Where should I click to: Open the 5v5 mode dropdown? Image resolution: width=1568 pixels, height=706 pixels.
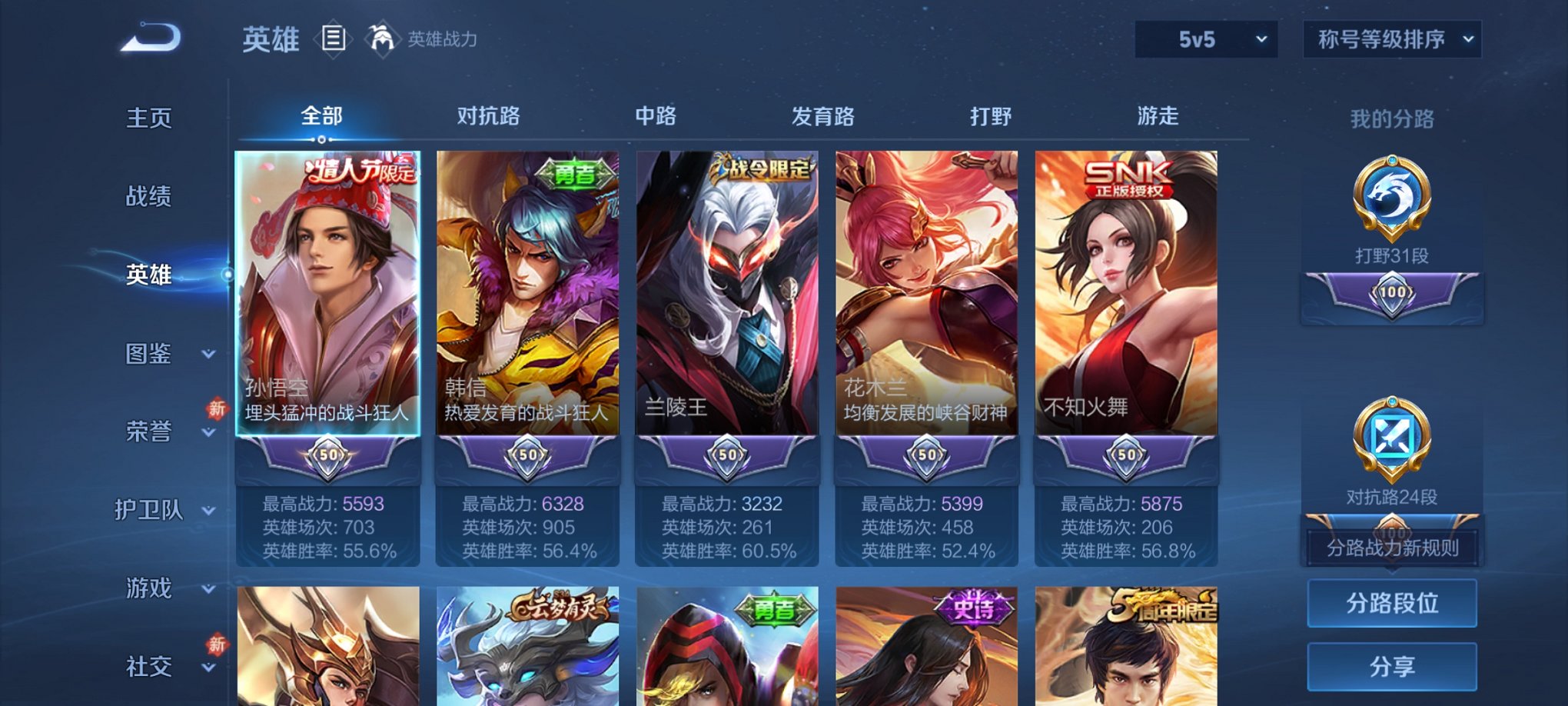tap(1204, 37)
